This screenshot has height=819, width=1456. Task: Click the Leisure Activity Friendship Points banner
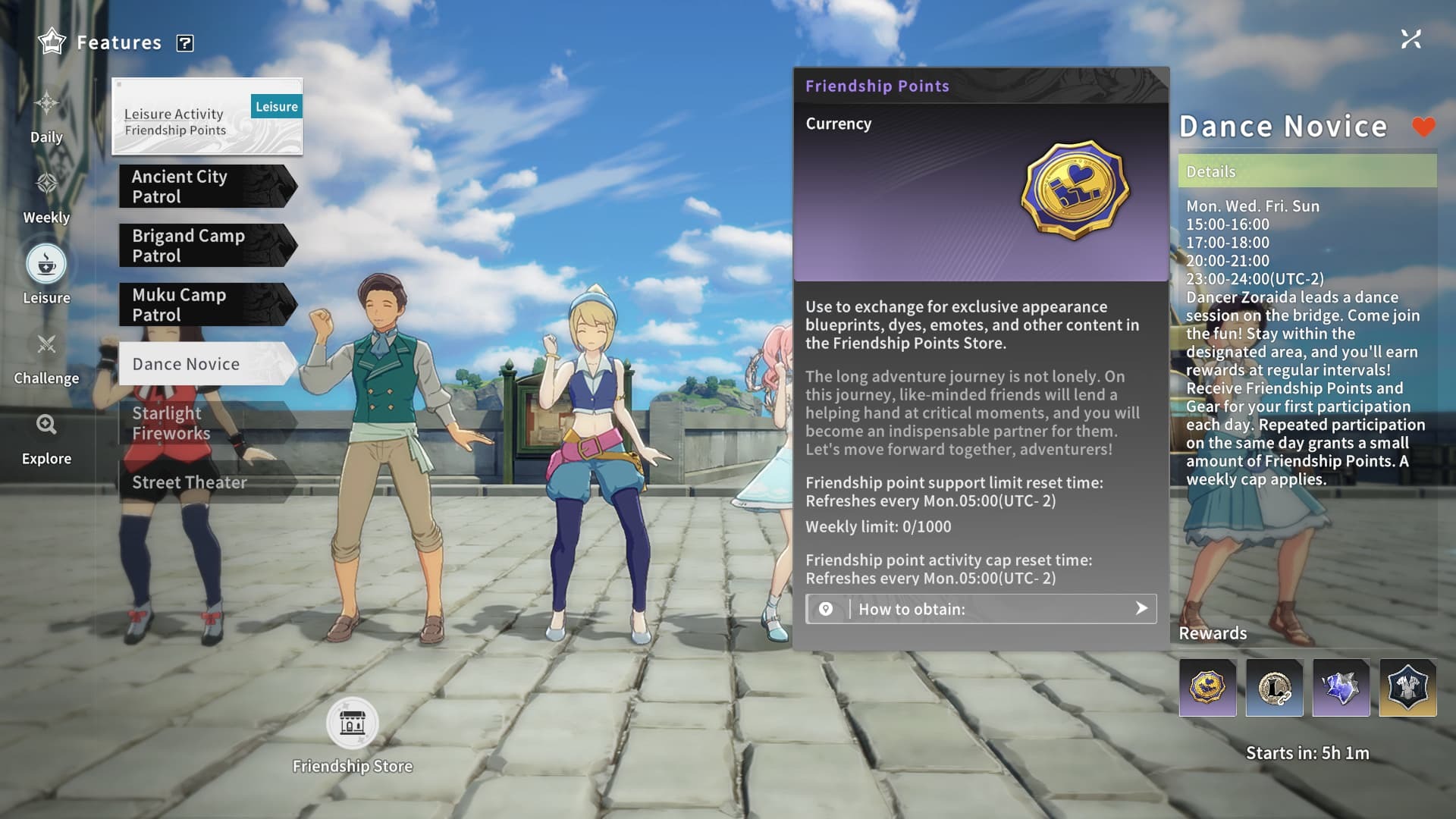coord(207,117)
